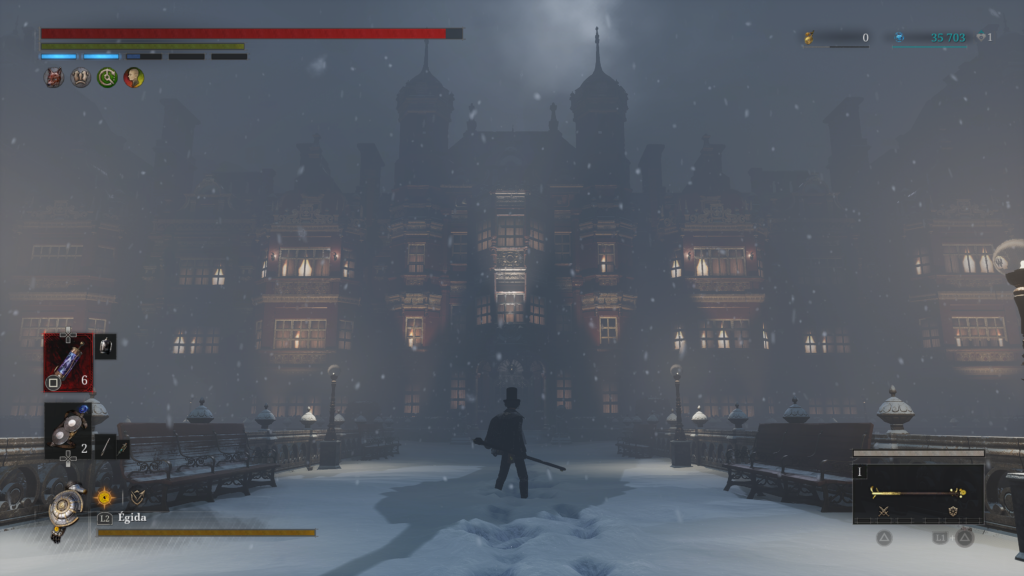The width and height of the screenshot is (1024, 576).
Task: Click the green circular arrow status icon
Action: point(107,77)
